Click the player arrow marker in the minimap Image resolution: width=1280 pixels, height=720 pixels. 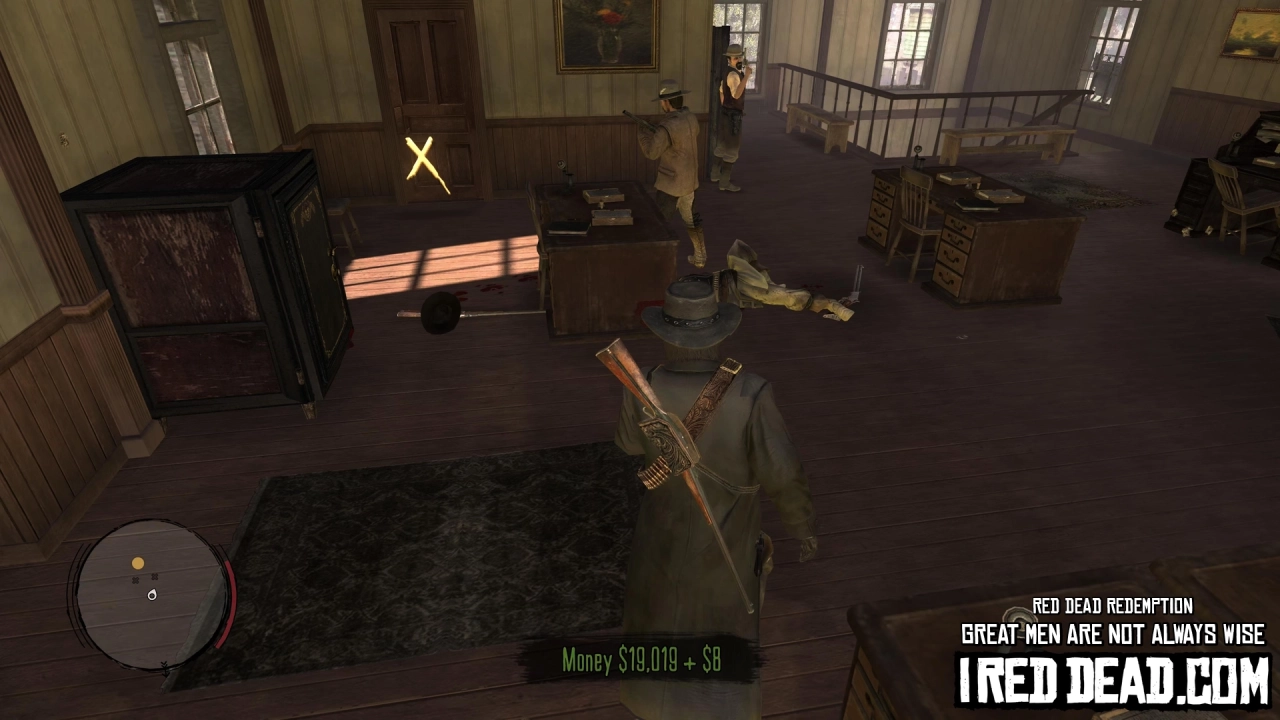coord(152,596)
